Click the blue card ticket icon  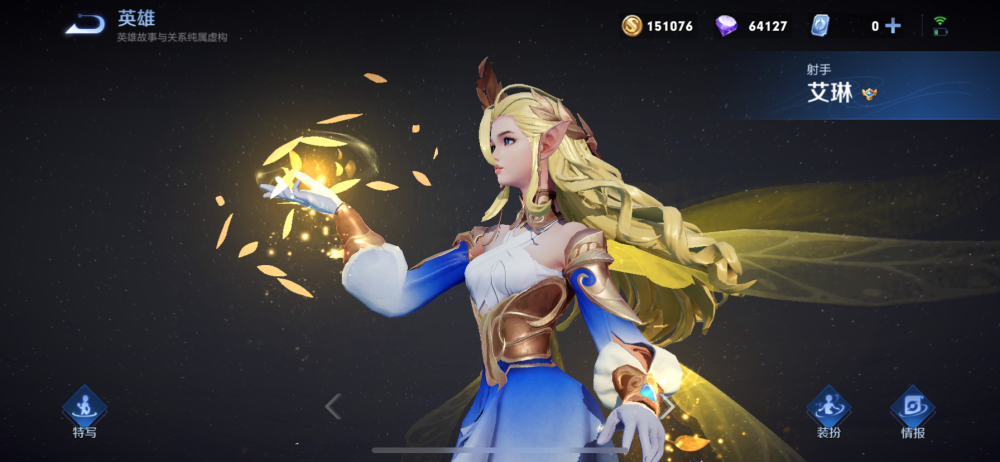pyautogui.click(x=820, y=26)
